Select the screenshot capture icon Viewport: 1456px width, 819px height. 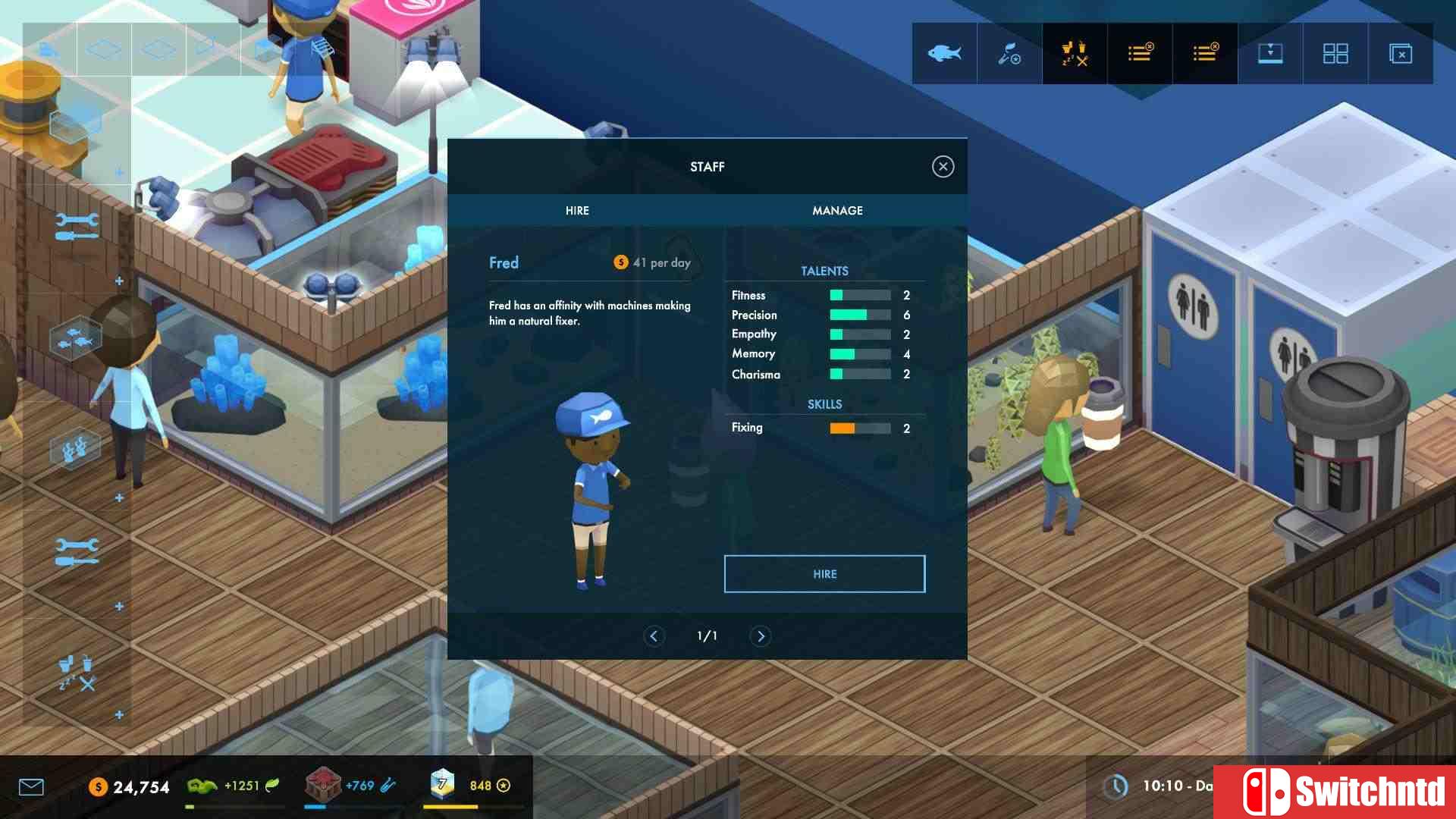tap(1270, 53)
